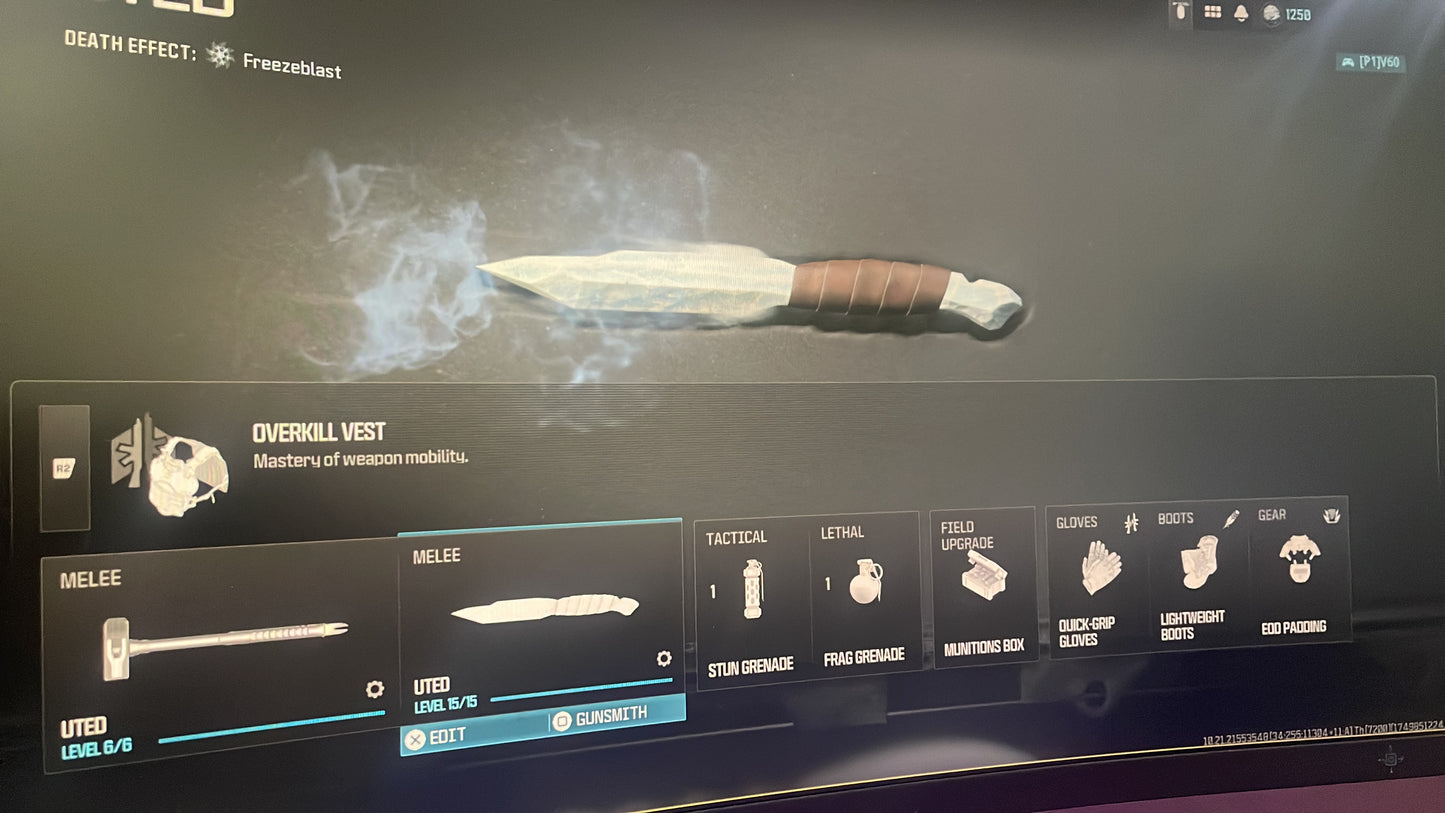Select the Lightweight Boots slot

pos(1196,576)
